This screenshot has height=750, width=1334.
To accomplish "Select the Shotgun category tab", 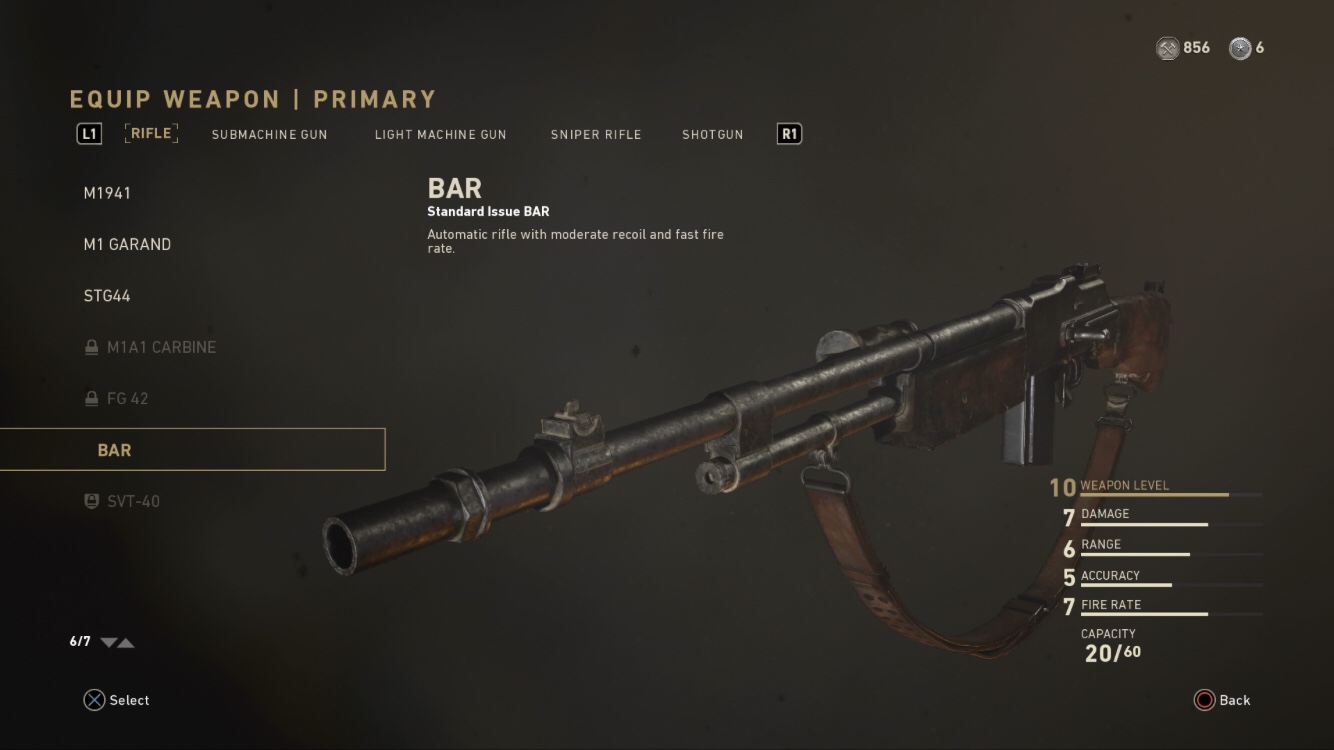I will (x=712, y=134).
